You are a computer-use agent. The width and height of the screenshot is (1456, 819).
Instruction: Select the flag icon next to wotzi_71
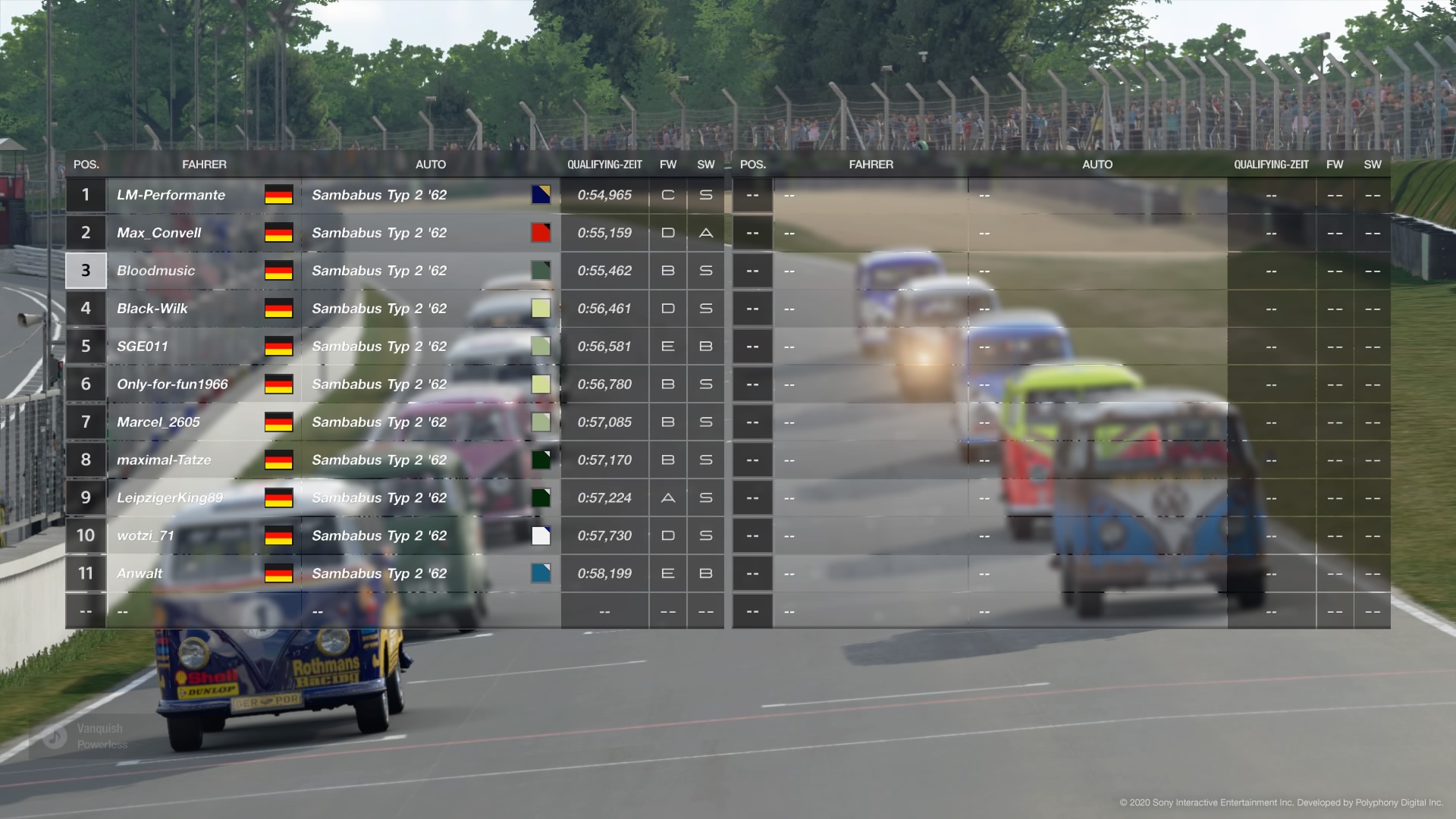pos(278,536)
